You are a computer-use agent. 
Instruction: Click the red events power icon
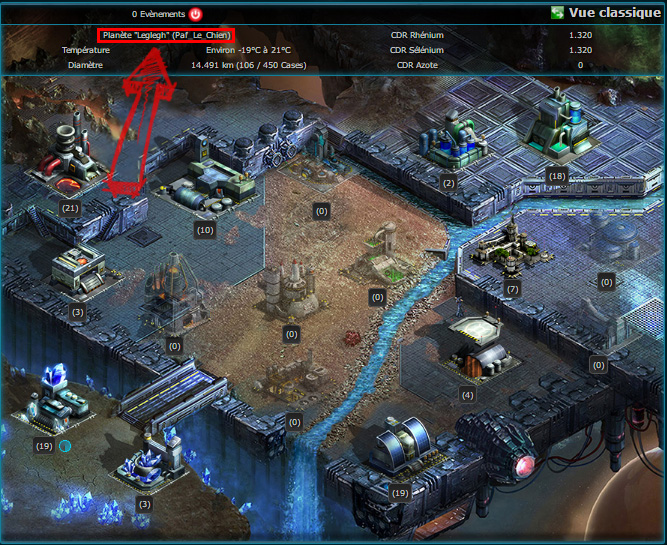[x=195, y=14]
